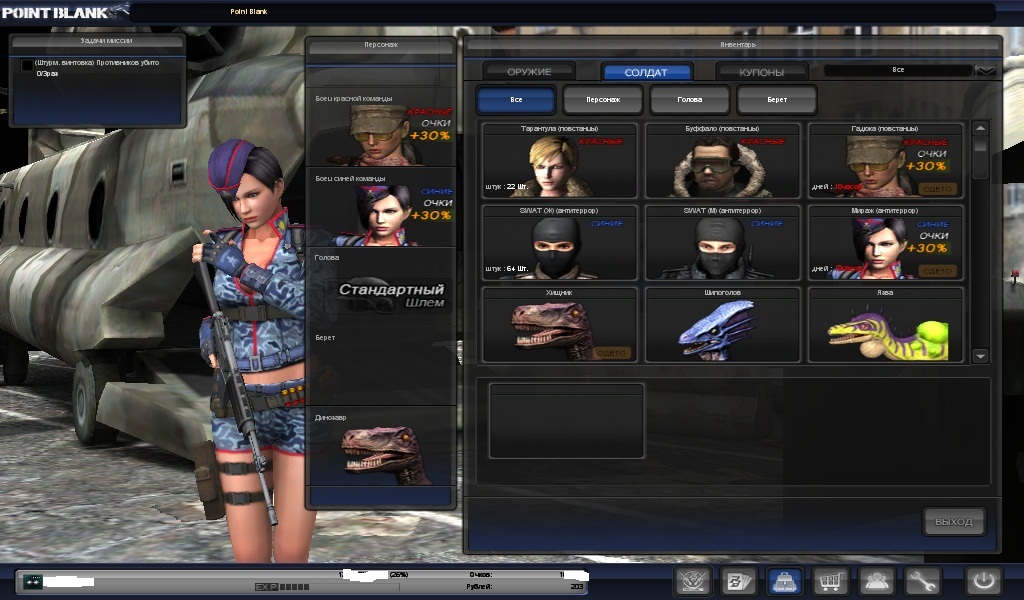Toggle the assault rifle mission checkbox

27,64
